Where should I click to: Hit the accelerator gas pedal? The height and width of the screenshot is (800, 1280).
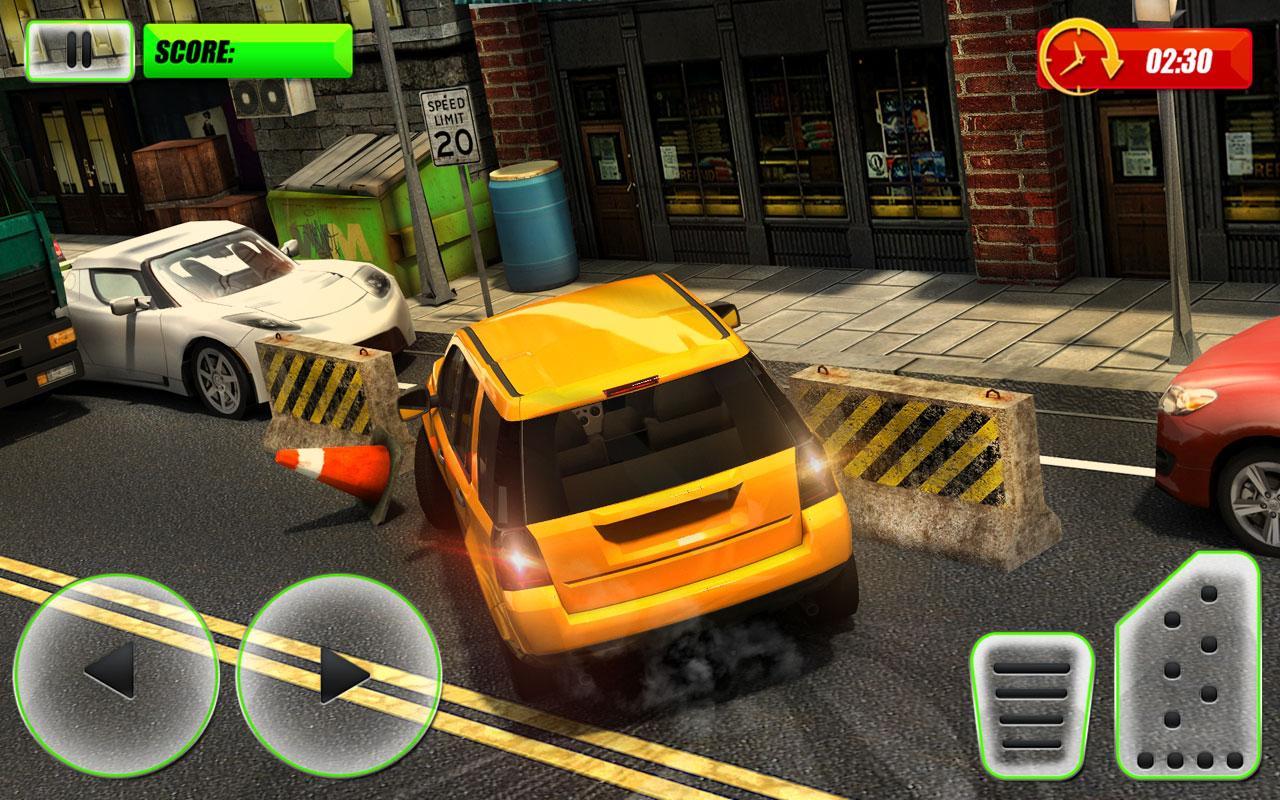[1190, 667]
